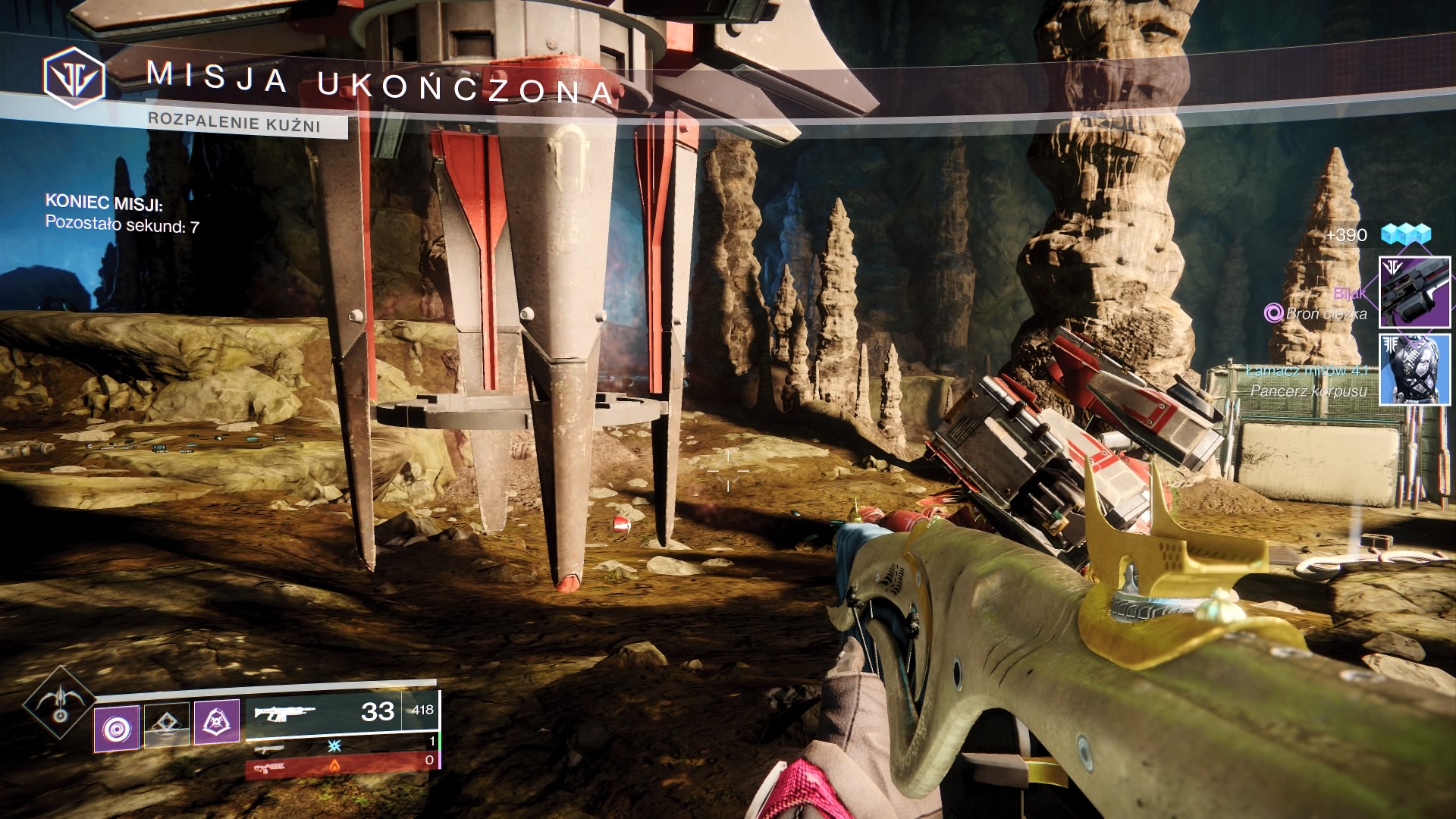Image resolution: width=1456 pixels, height=819 pixels.
Task: Select the melee ability icon on cooldown
Action: tap(167, 724)
